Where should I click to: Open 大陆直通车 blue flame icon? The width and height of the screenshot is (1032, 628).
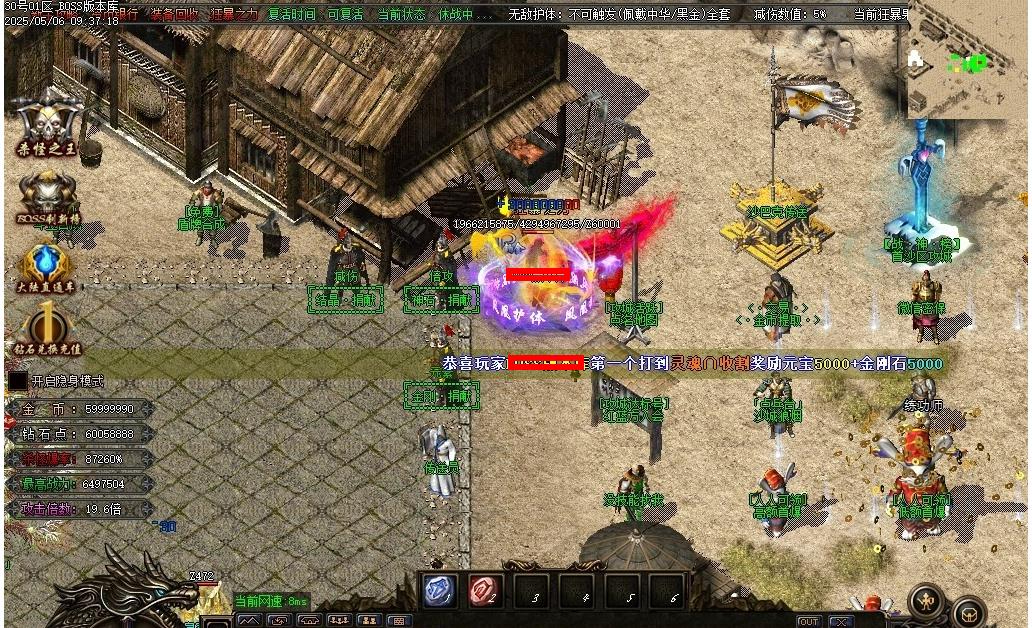point(47,265)
